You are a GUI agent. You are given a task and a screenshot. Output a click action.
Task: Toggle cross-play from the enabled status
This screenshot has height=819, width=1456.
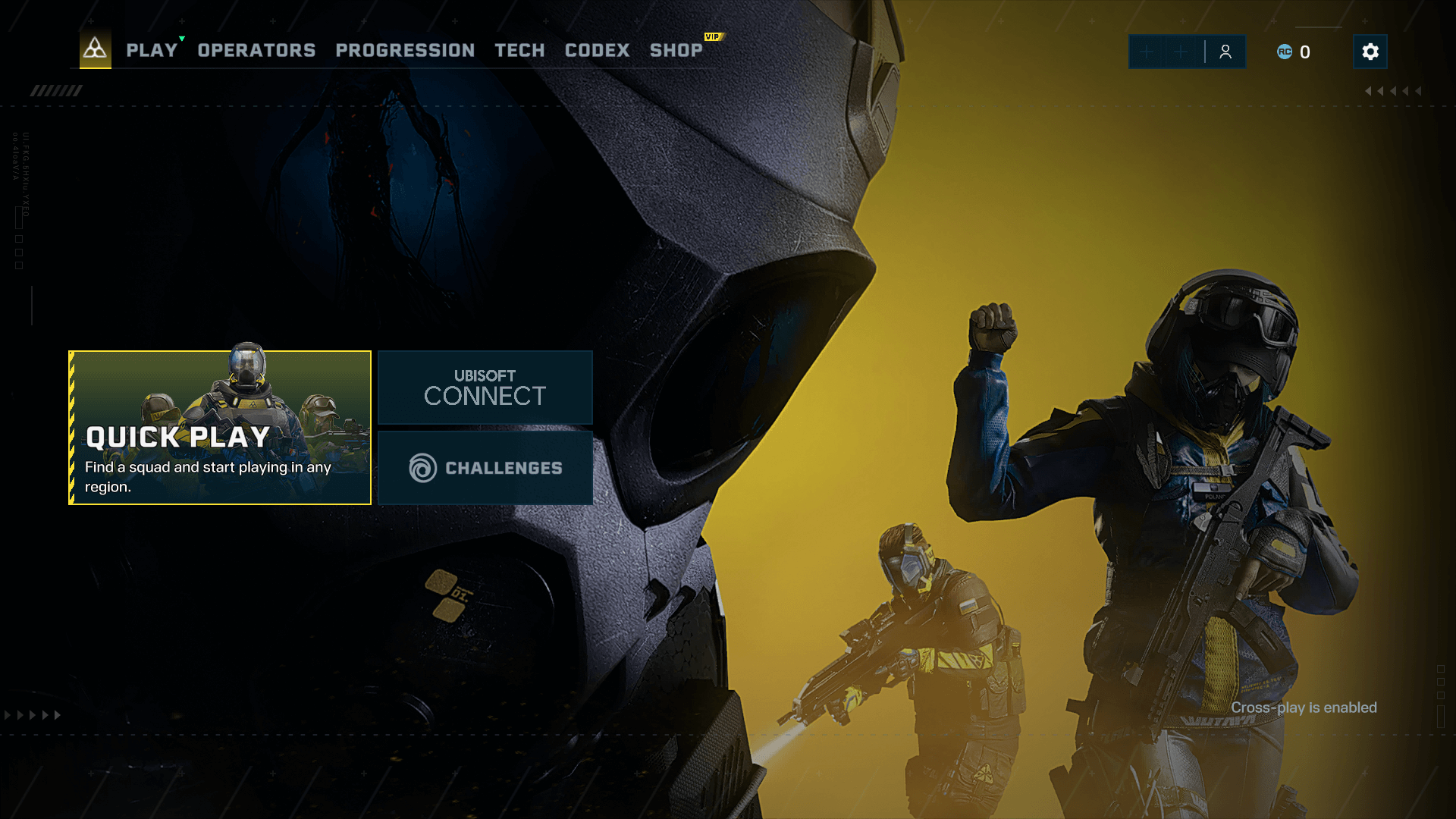(x=1305, y=708)
